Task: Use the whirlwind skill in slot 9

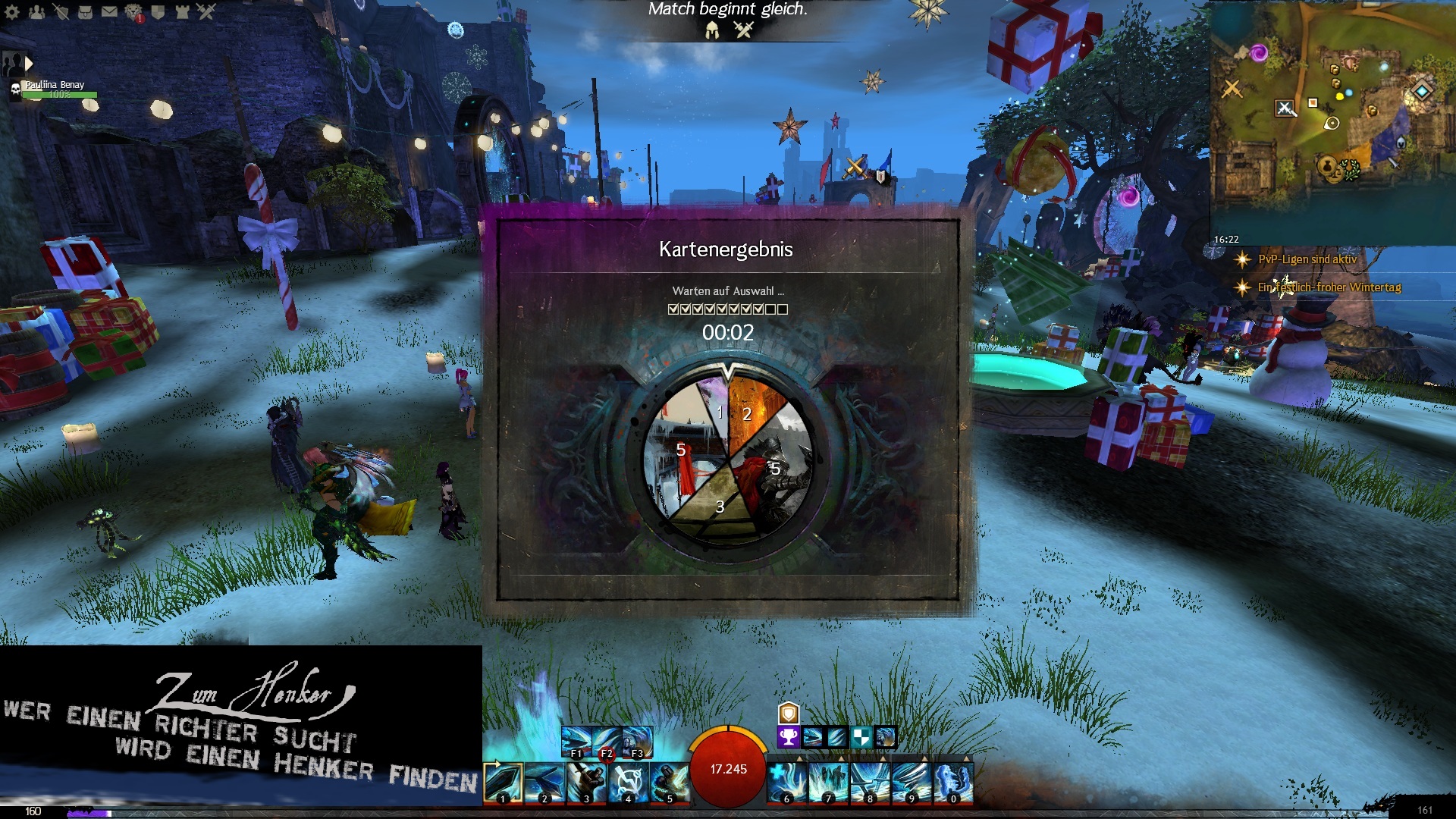Action: tap(912, 783)
